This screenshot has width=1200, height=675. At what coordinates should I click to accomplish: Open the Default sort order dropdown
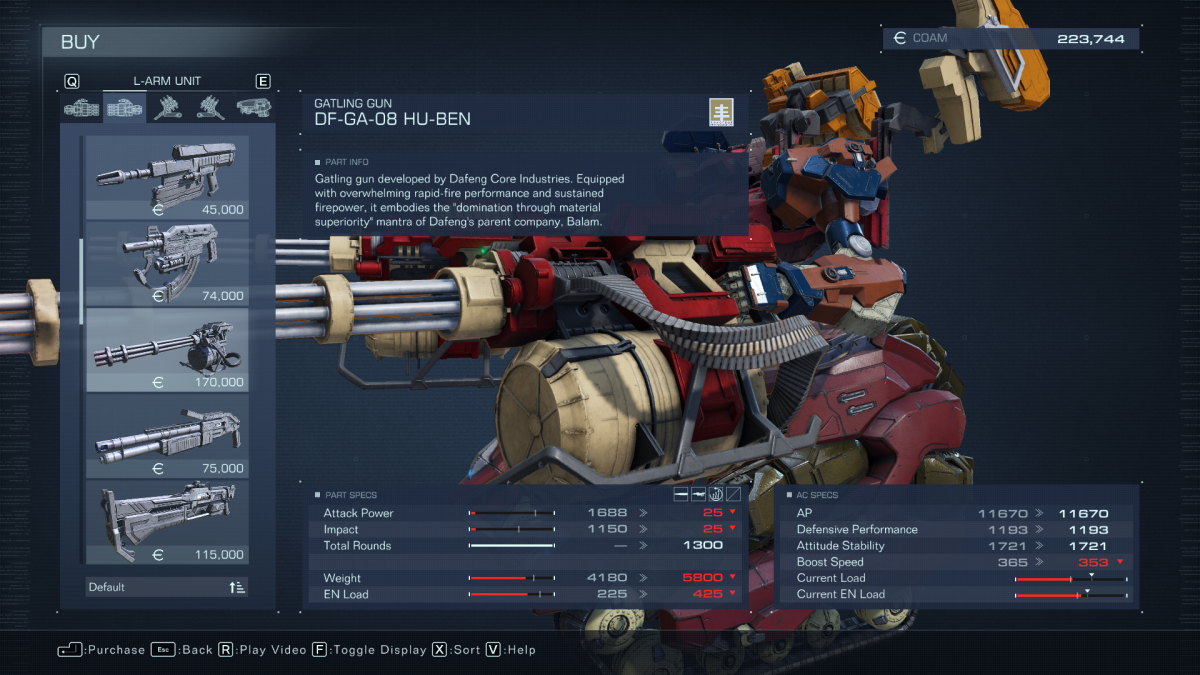tap(167, 587)
